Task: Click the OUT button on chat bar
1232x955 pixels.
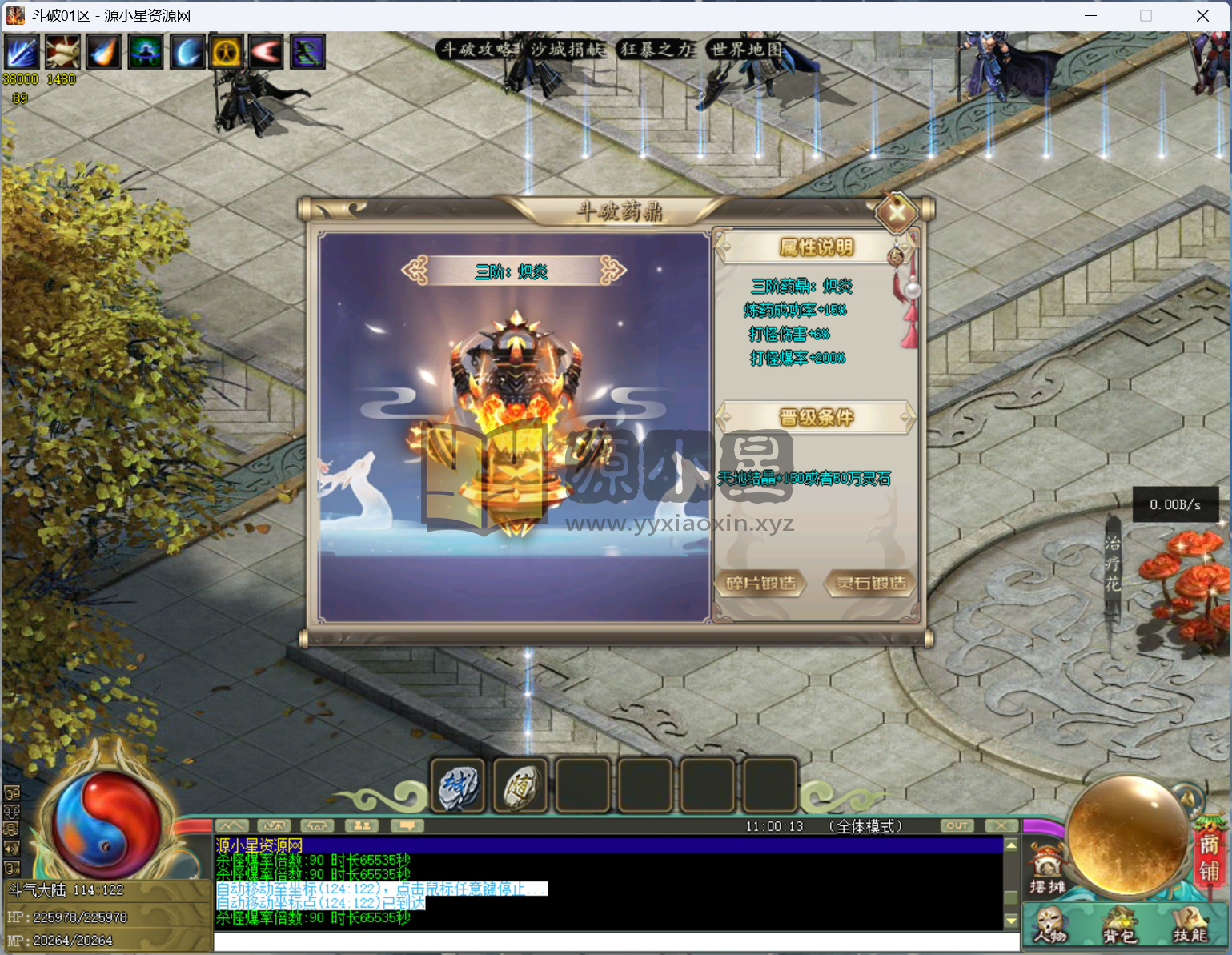Action: click(957, 825)
